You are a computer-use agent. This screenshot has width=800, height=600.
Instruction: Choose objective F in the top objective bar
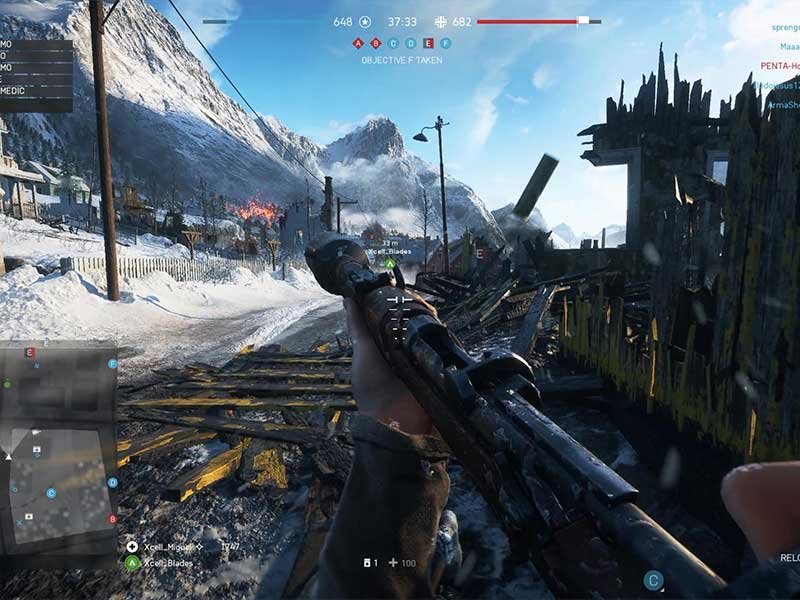[445, 43]
